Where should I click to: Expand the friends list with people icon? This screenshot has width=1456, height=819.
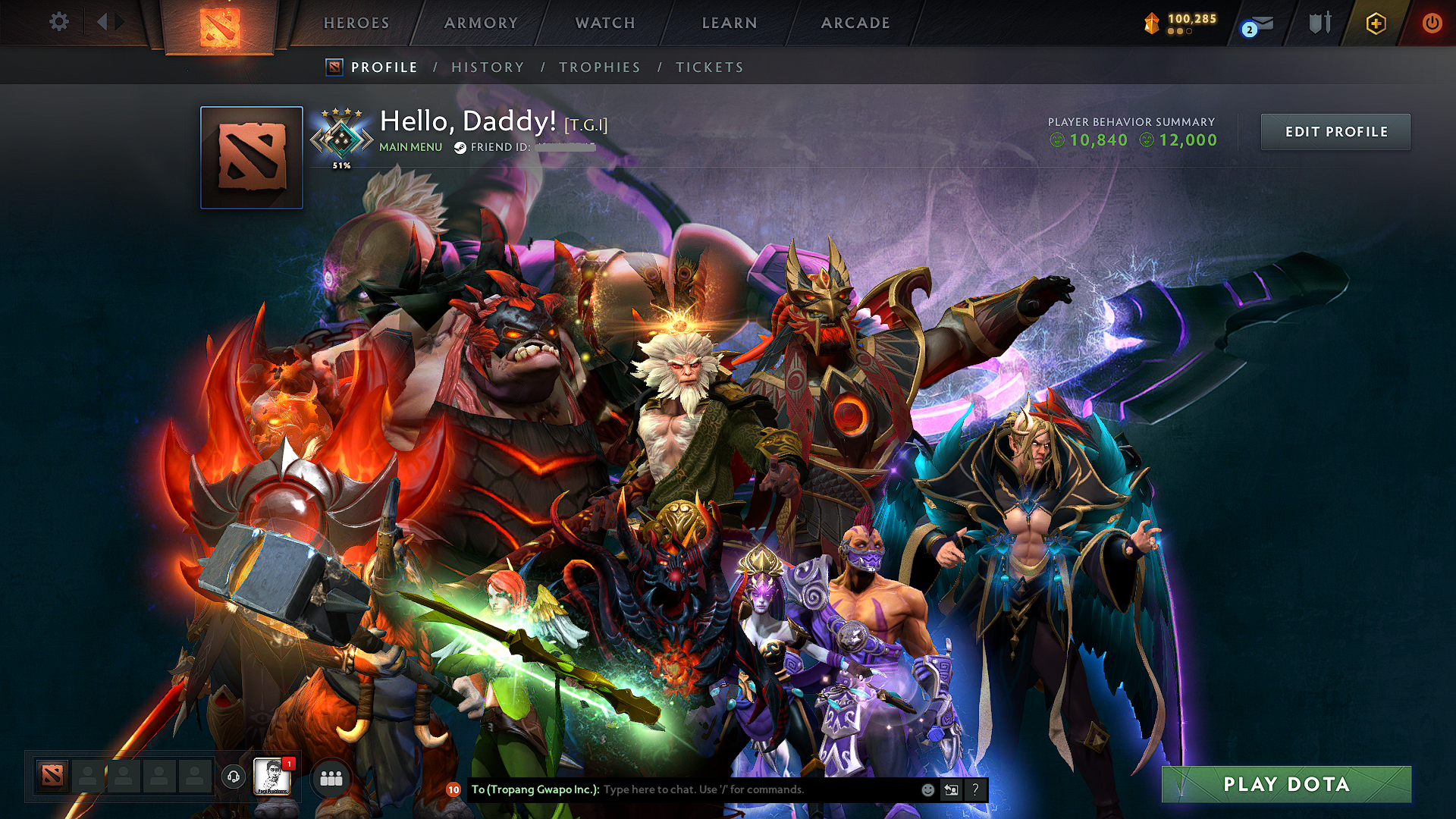coord(330,777)
